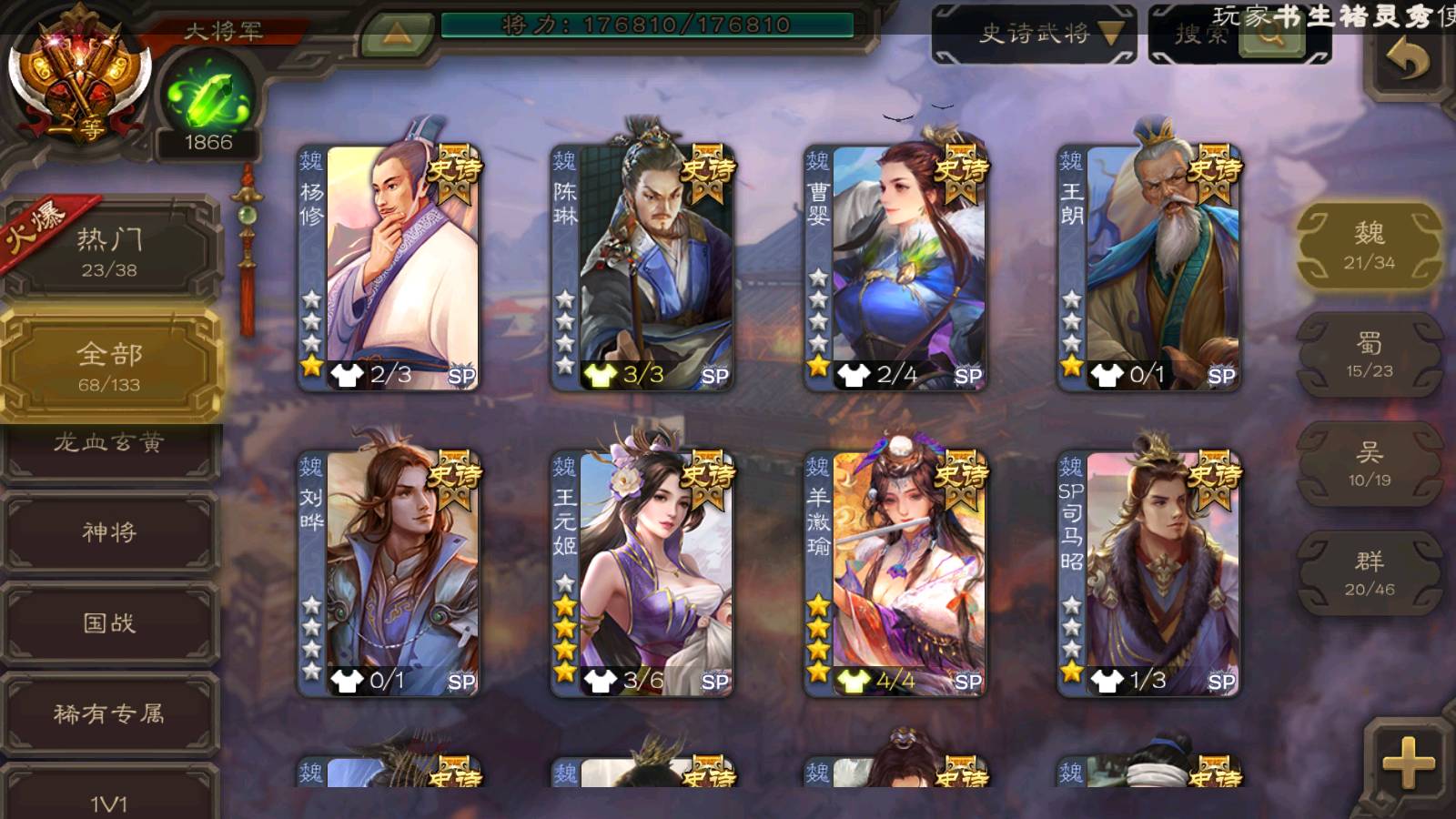
Task: Choose the 曹婴 general card
Action: pyautogui.click(x=895, y=268)
